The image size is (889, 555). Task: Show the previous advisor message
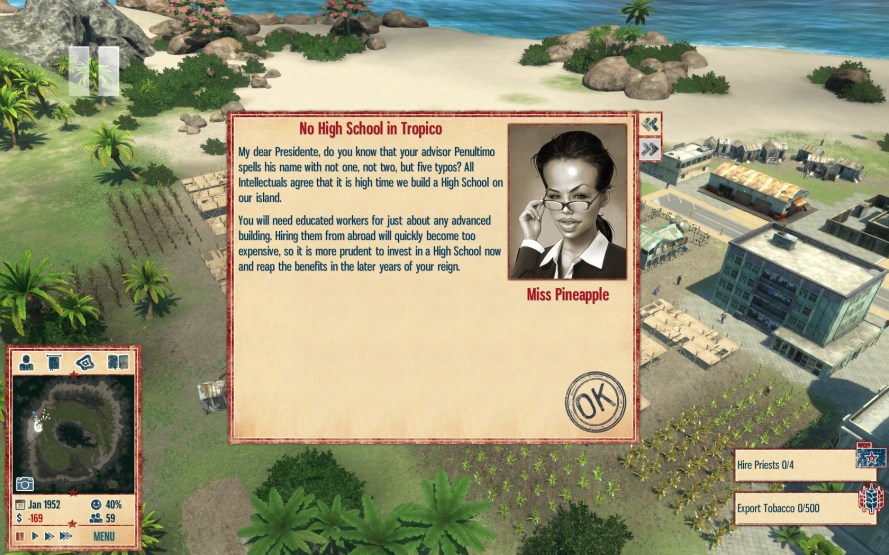[650, 124]
